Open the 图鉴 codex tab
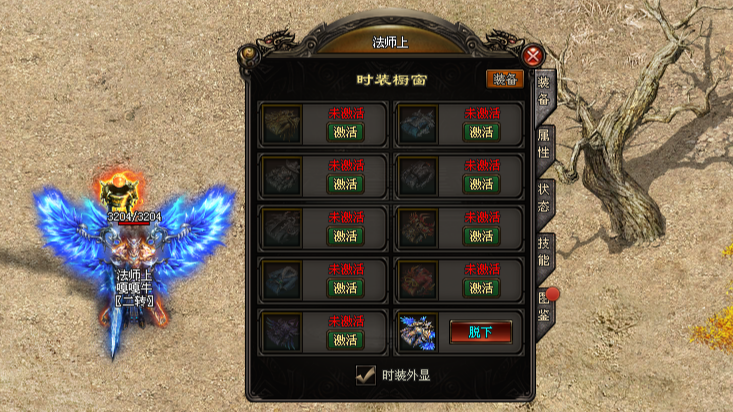The image size is (733, 412). [x=543, y=303]
